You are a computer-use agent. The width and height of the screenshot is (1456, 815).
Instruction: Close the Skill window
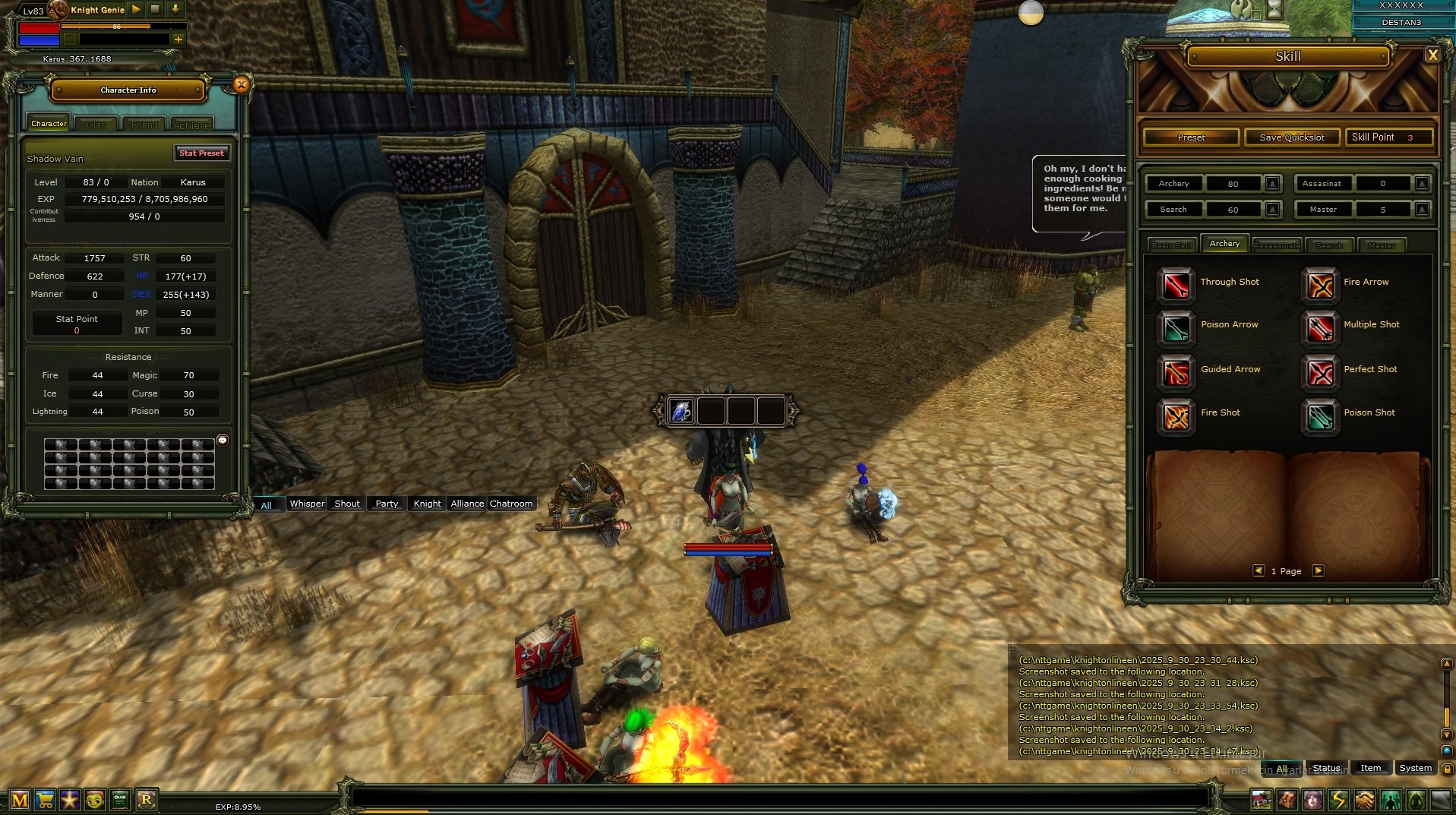[1432, 55]
